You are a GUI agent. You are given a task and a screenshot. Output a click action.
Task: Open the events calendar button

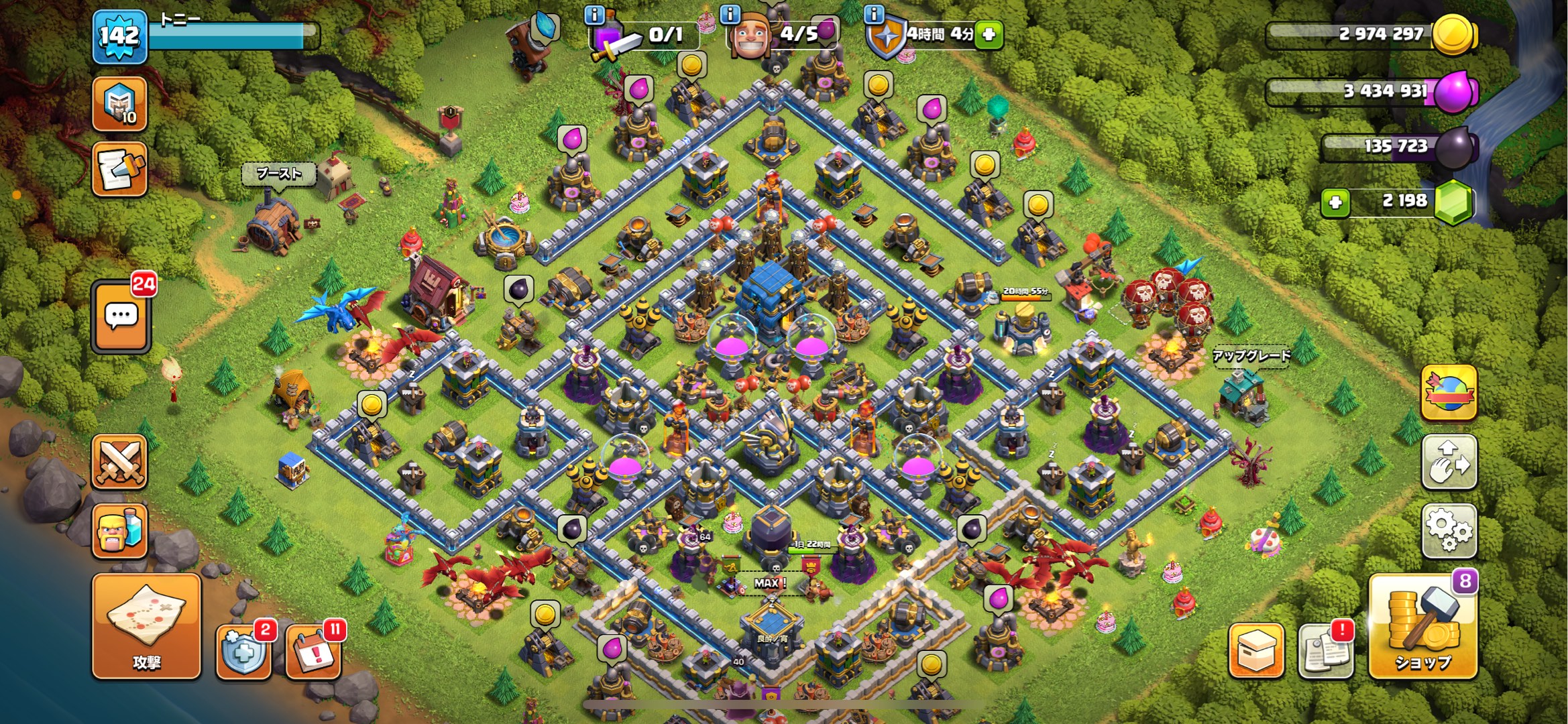pos(313,651)
